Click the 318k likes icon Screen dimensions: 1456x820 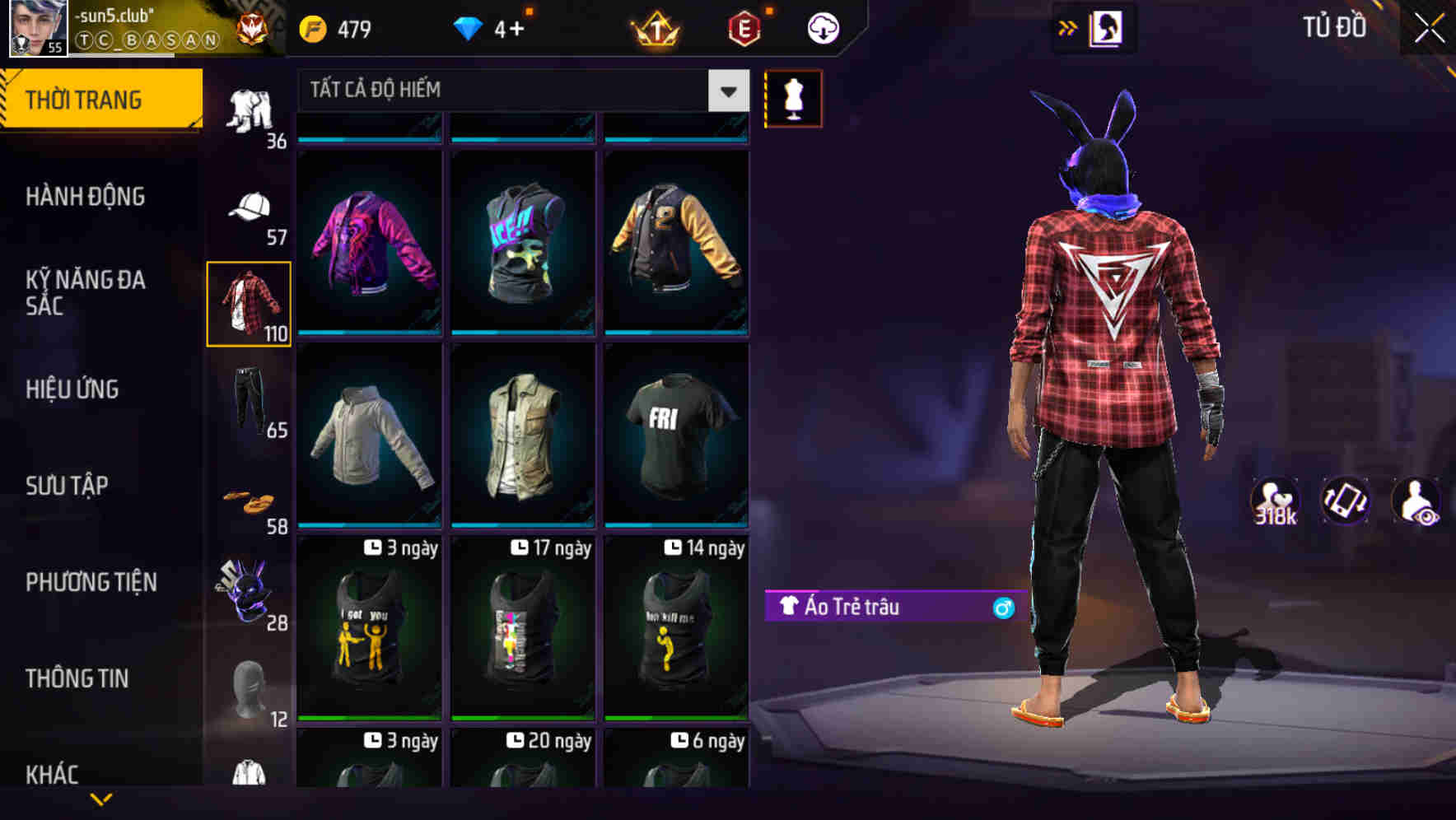(1276, 502)
